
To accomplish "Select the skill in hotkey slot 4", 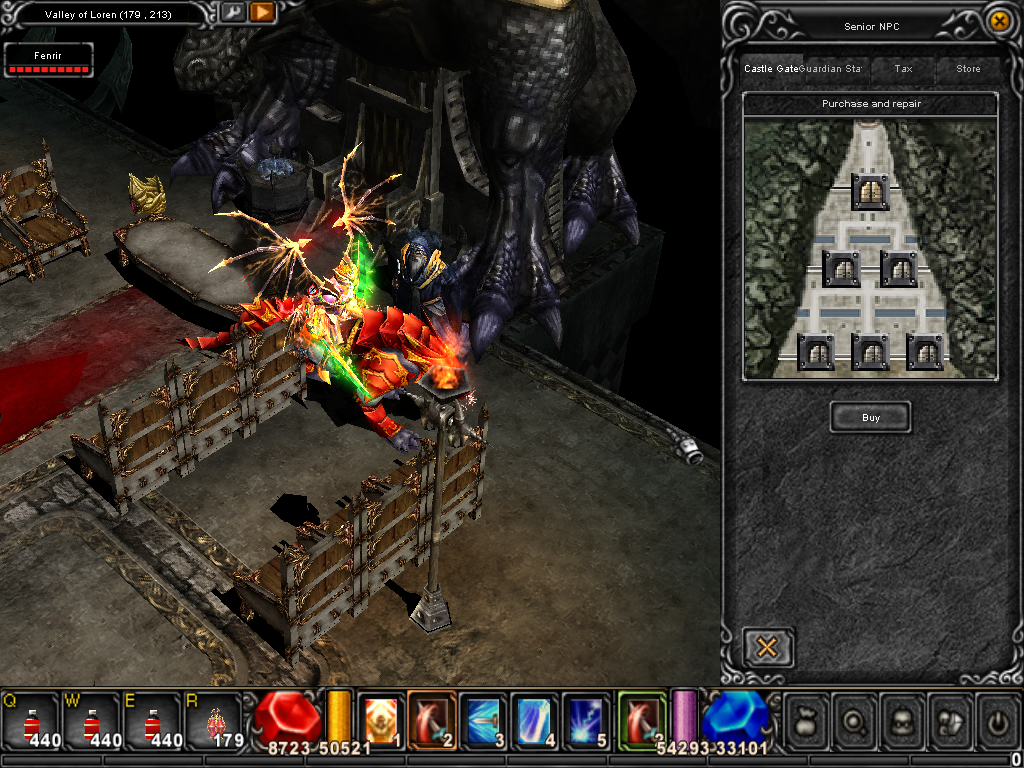I will click(534, 719).
